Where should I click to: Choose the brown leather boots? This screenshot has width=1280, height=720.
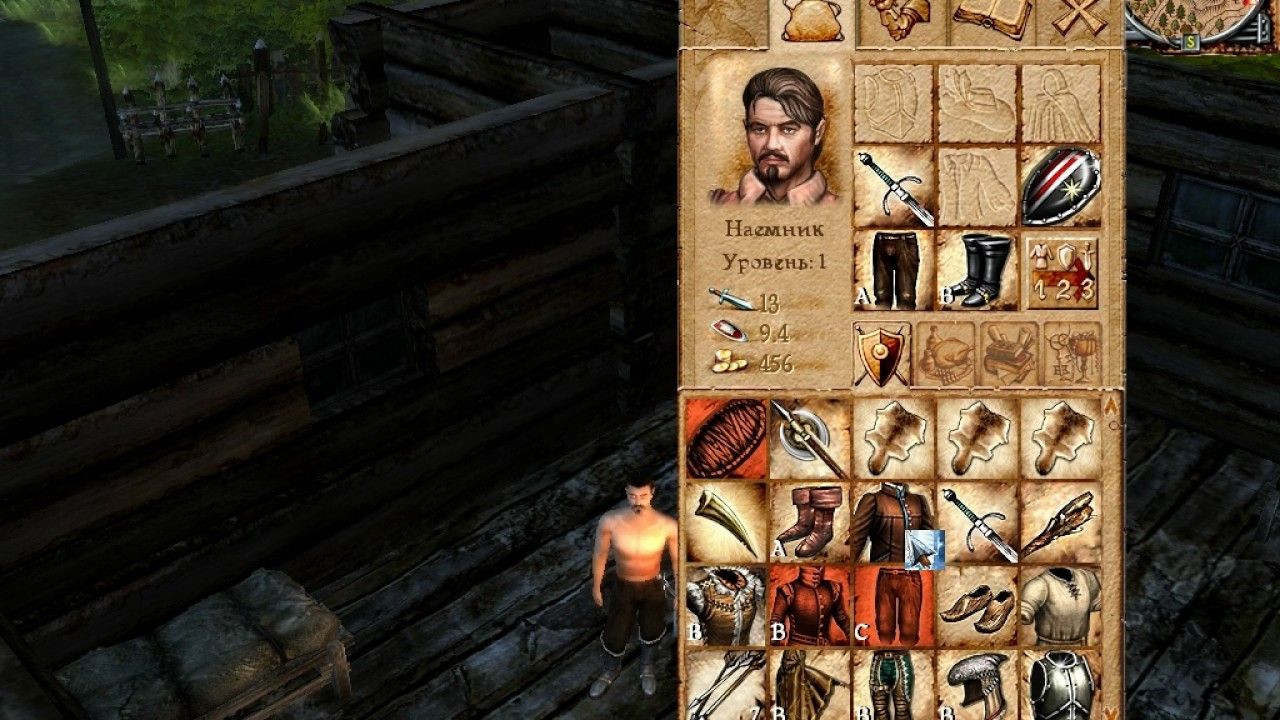(810, 522)
